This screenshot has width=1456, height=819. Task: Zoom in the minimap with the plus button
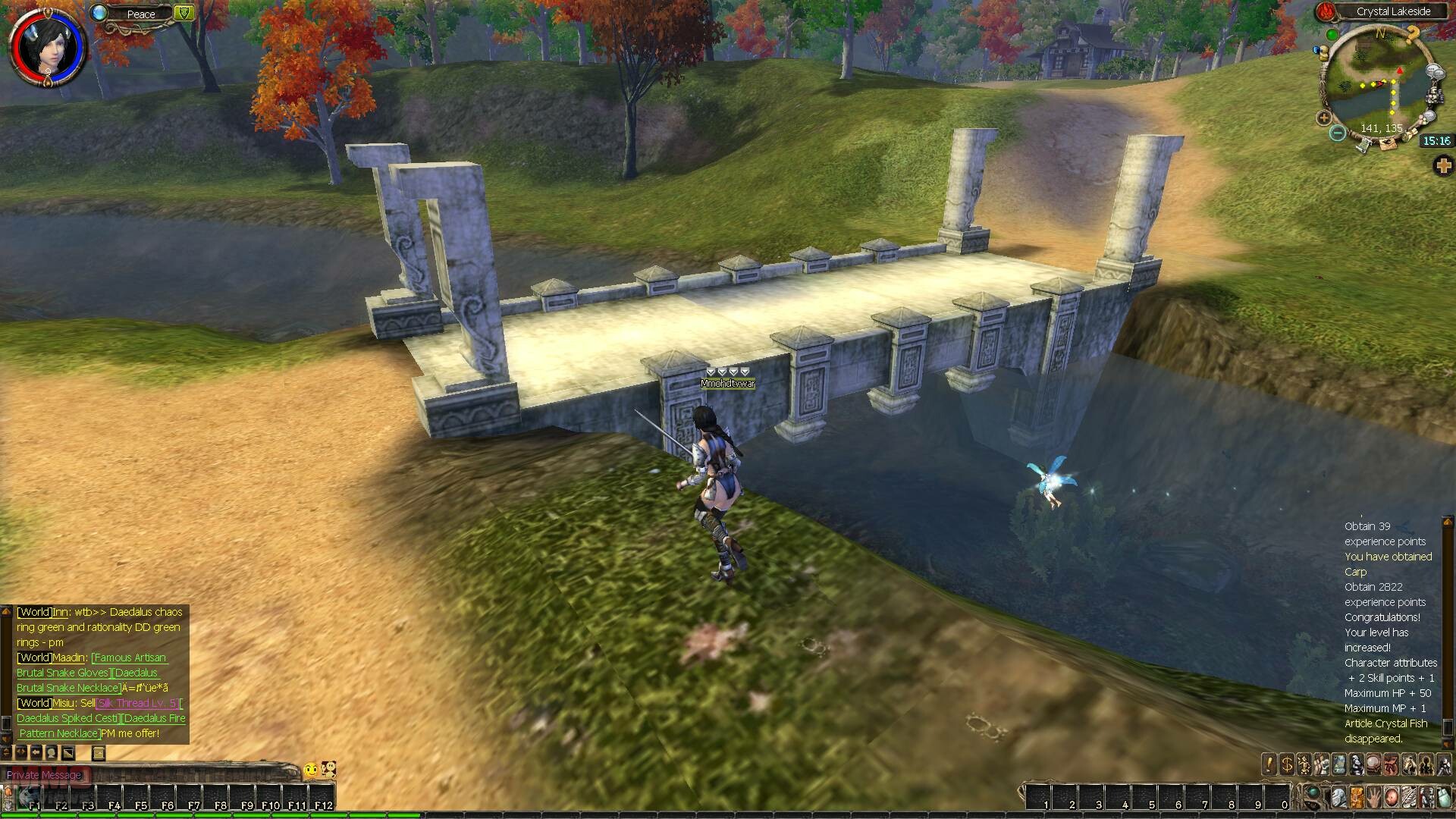1324,118
